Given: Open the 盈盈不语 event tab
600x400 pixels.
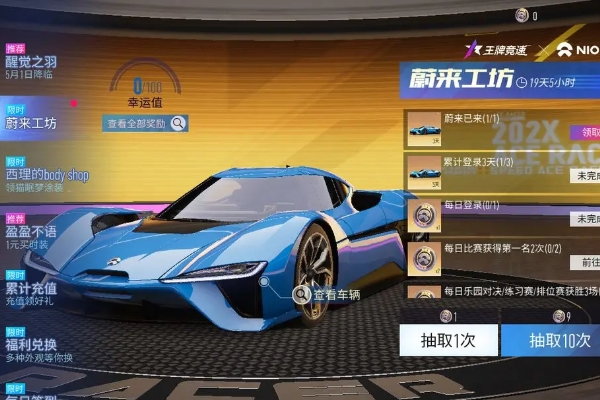Looking at the screenshot, I should tap(31, 231).
